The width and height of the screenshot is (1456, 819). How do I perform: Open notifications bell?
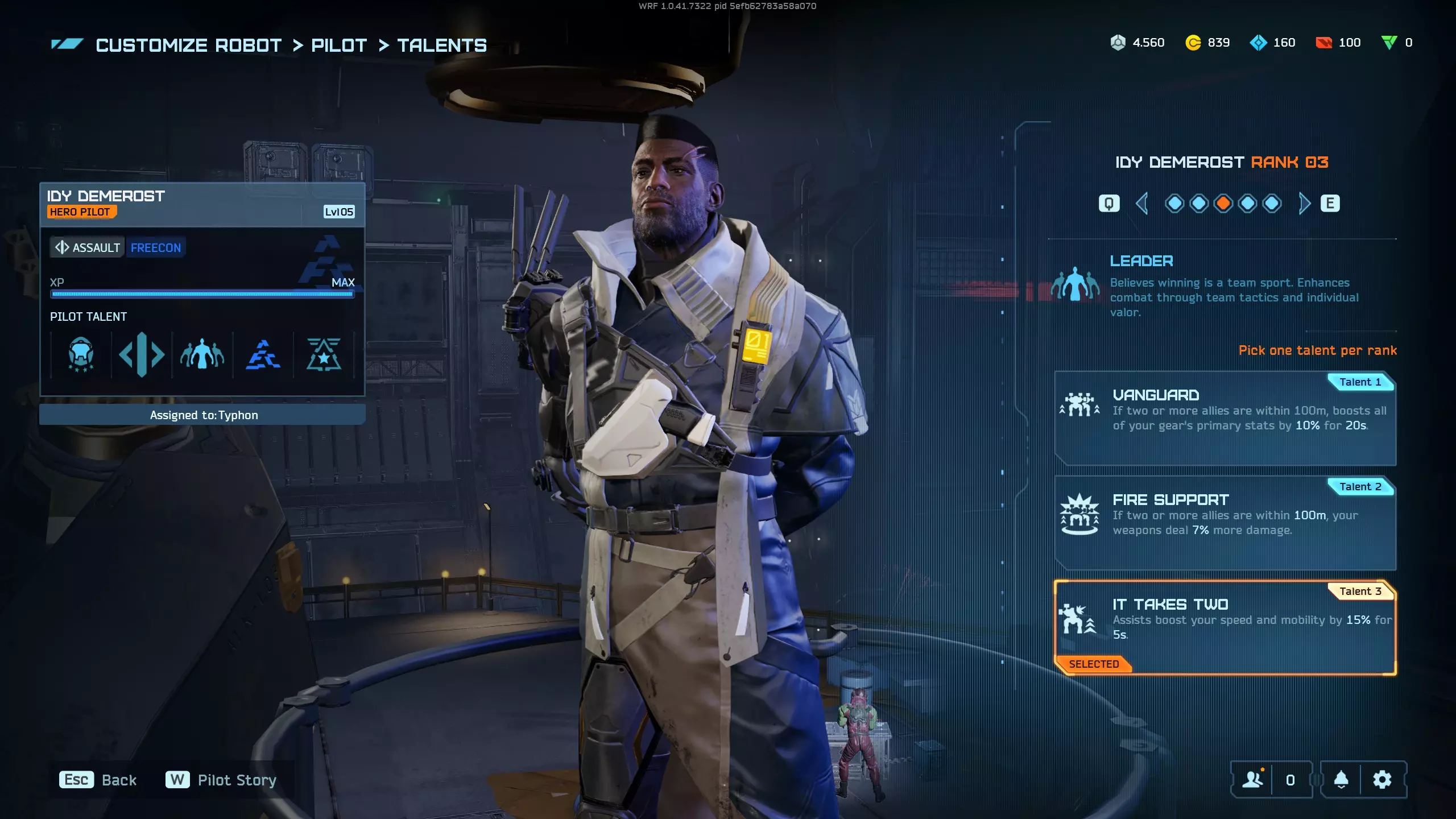1341,780
